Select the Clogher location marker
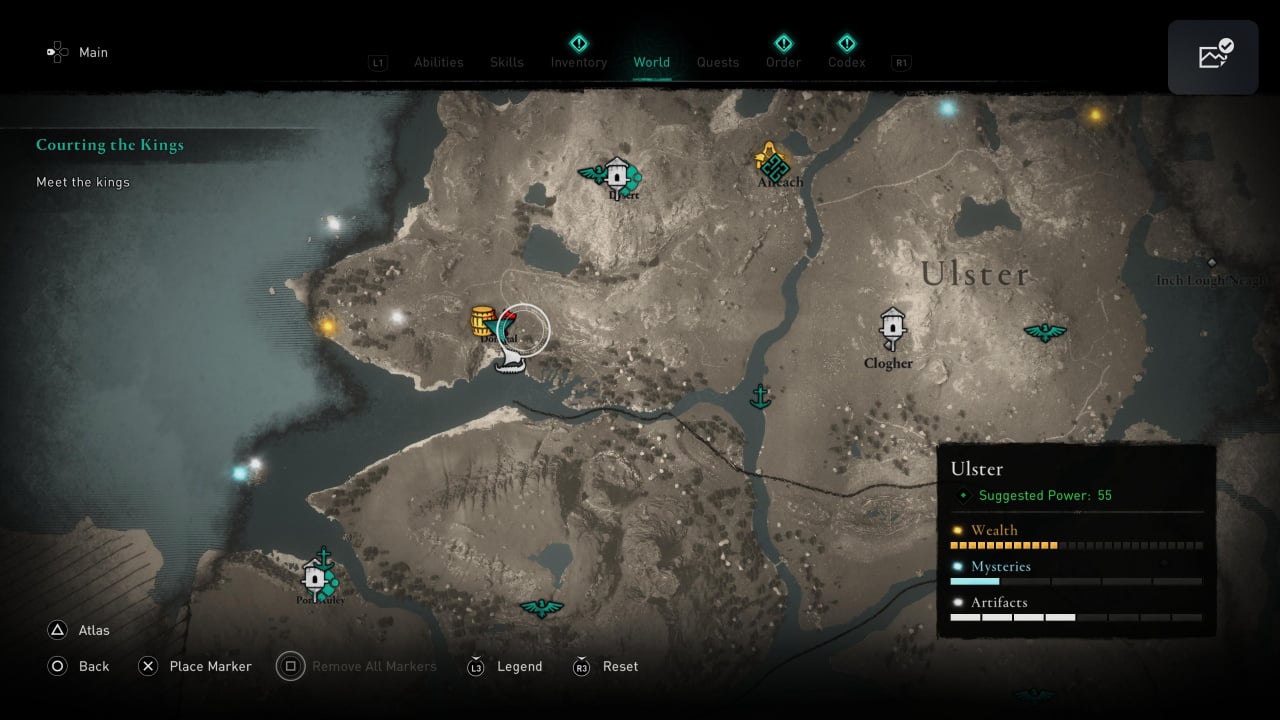 892,328
